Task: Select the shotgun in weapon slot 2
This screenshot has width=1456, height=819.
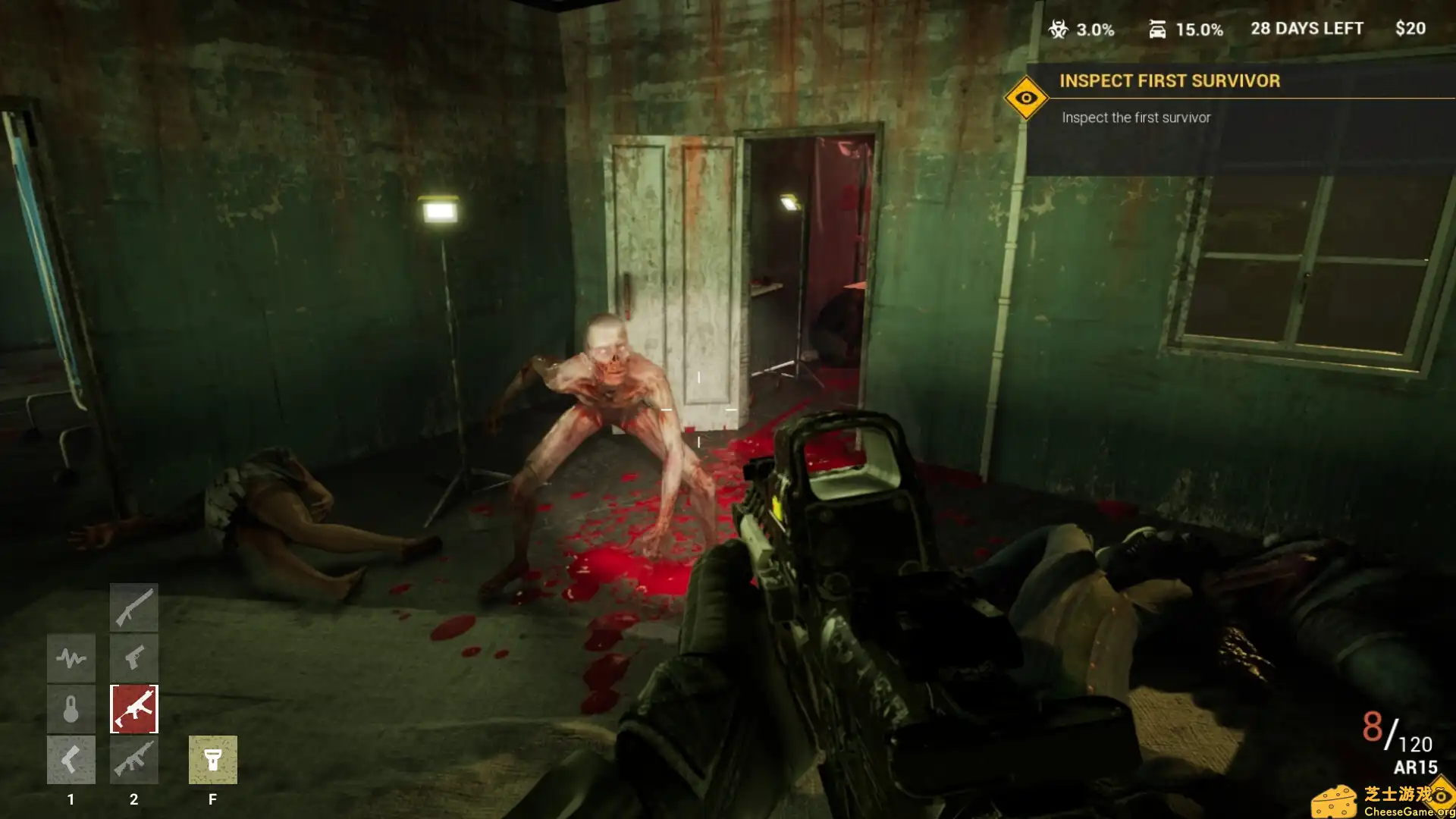Action: (x=134, y=607)
